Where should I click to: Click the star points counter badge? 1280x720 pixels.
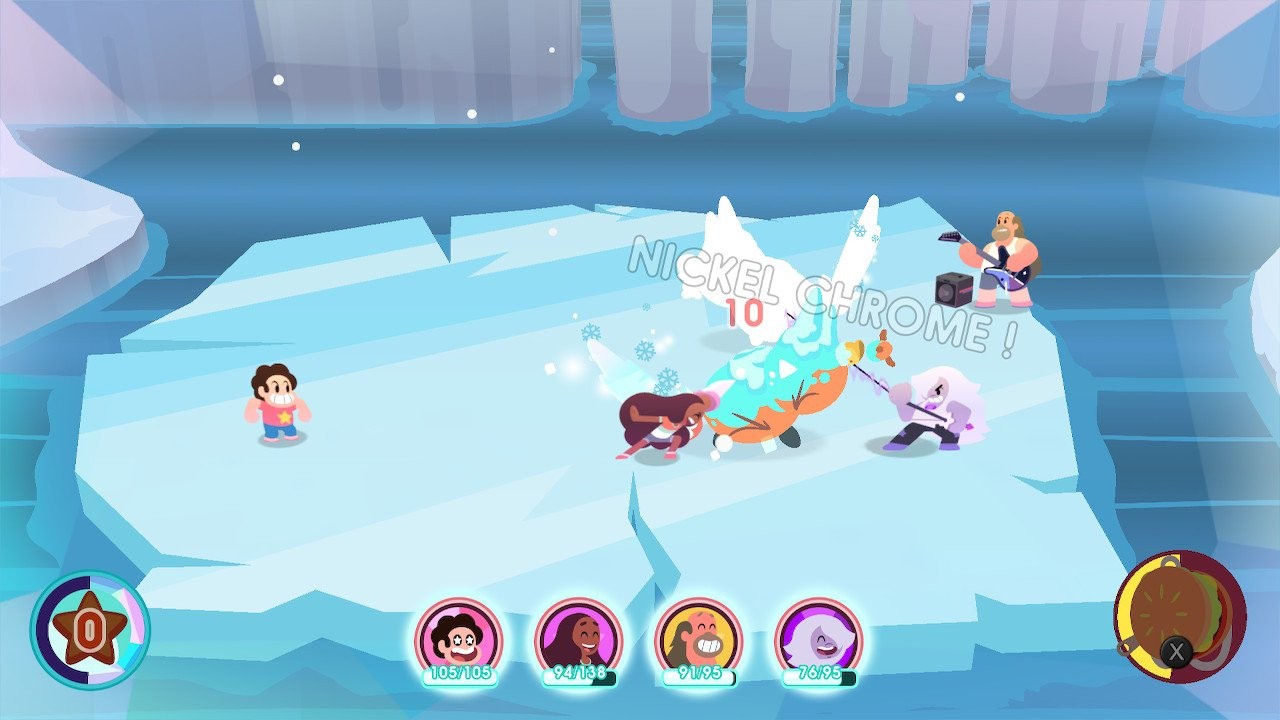coord(89,630)
